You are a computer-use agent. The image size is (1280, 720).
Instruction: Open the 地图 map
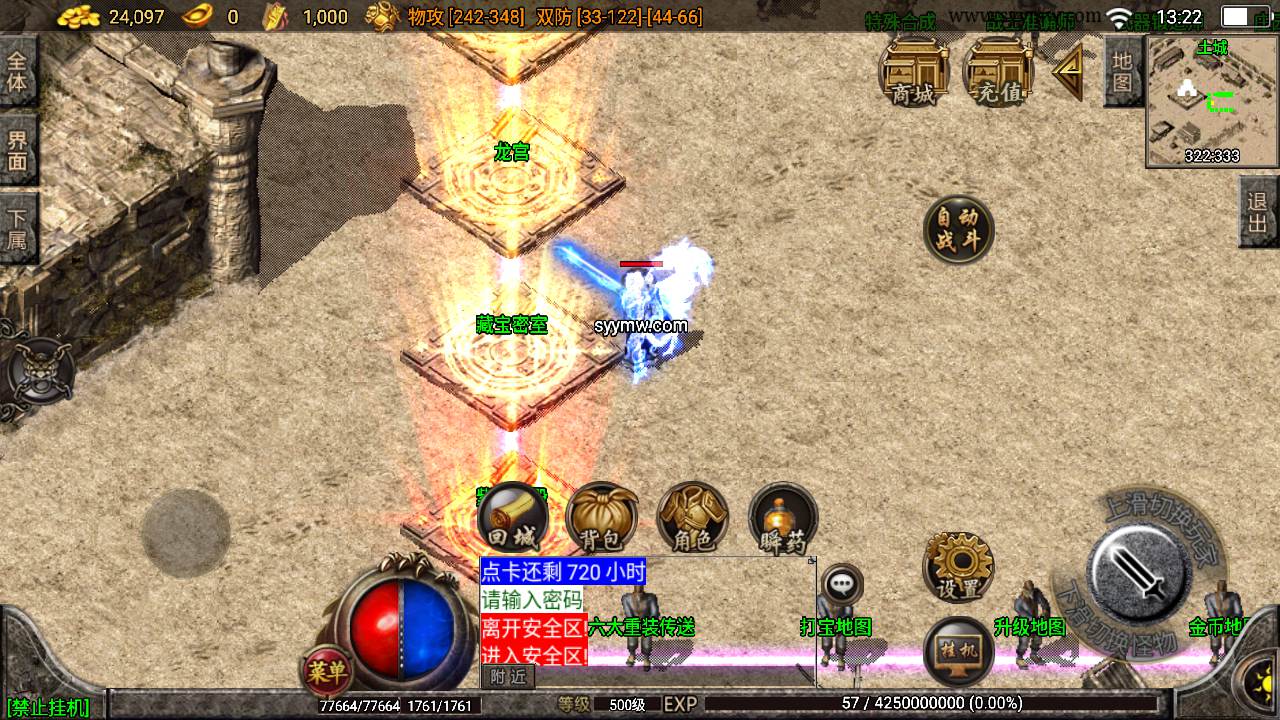(x=1123, y=70)
